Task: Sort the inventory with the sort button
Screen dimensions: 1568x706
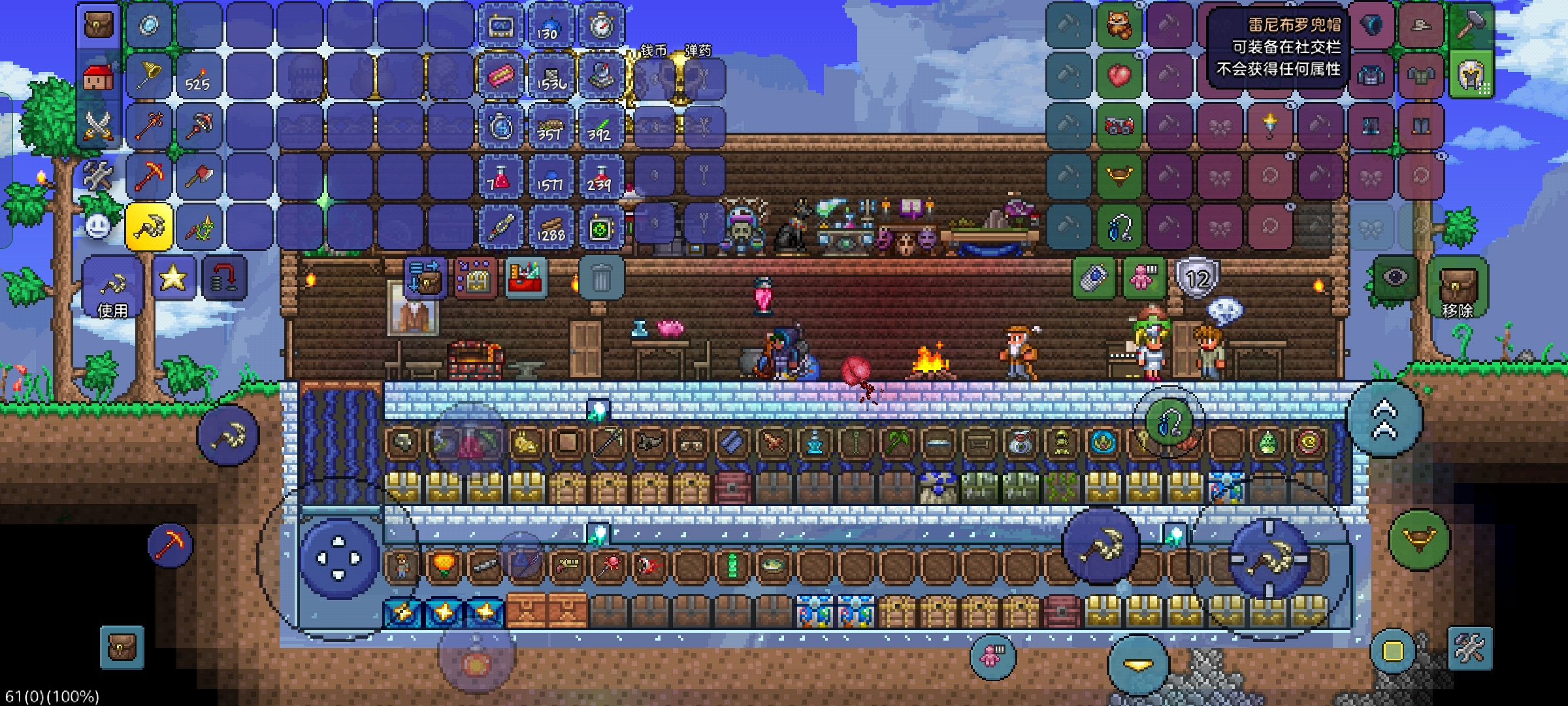Action: click(476, 278)
